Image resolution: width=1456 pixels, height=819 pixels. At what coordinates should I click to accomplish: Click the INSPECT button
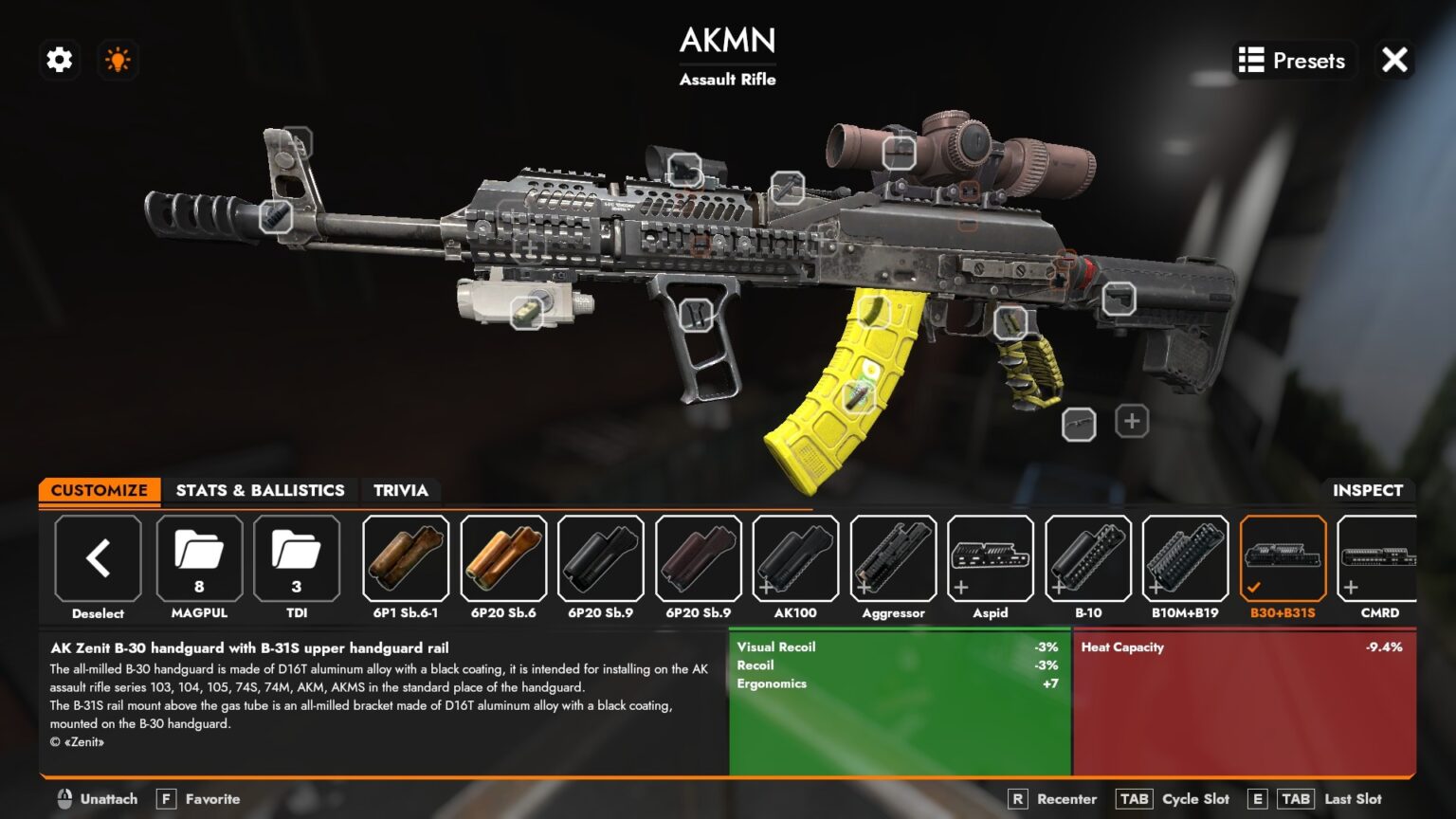coord(1369,490)
